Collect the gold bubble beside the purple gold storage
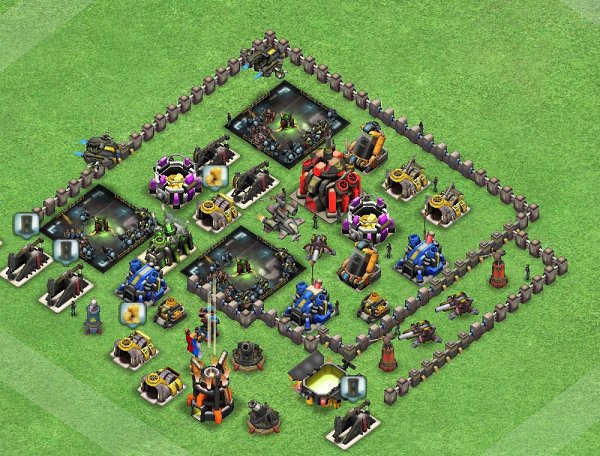 (212, 176)
